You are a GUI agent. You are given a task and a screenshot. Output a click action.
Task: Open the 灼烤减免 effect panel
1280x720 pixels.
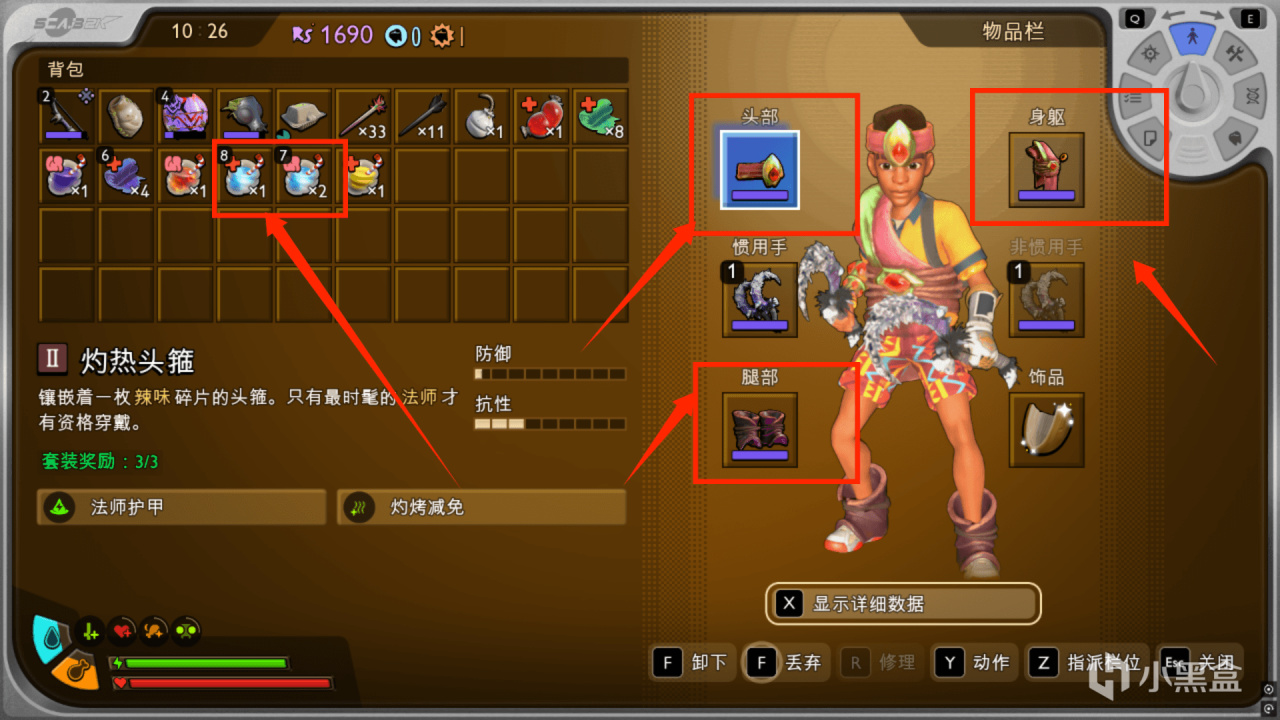point(480,507)
